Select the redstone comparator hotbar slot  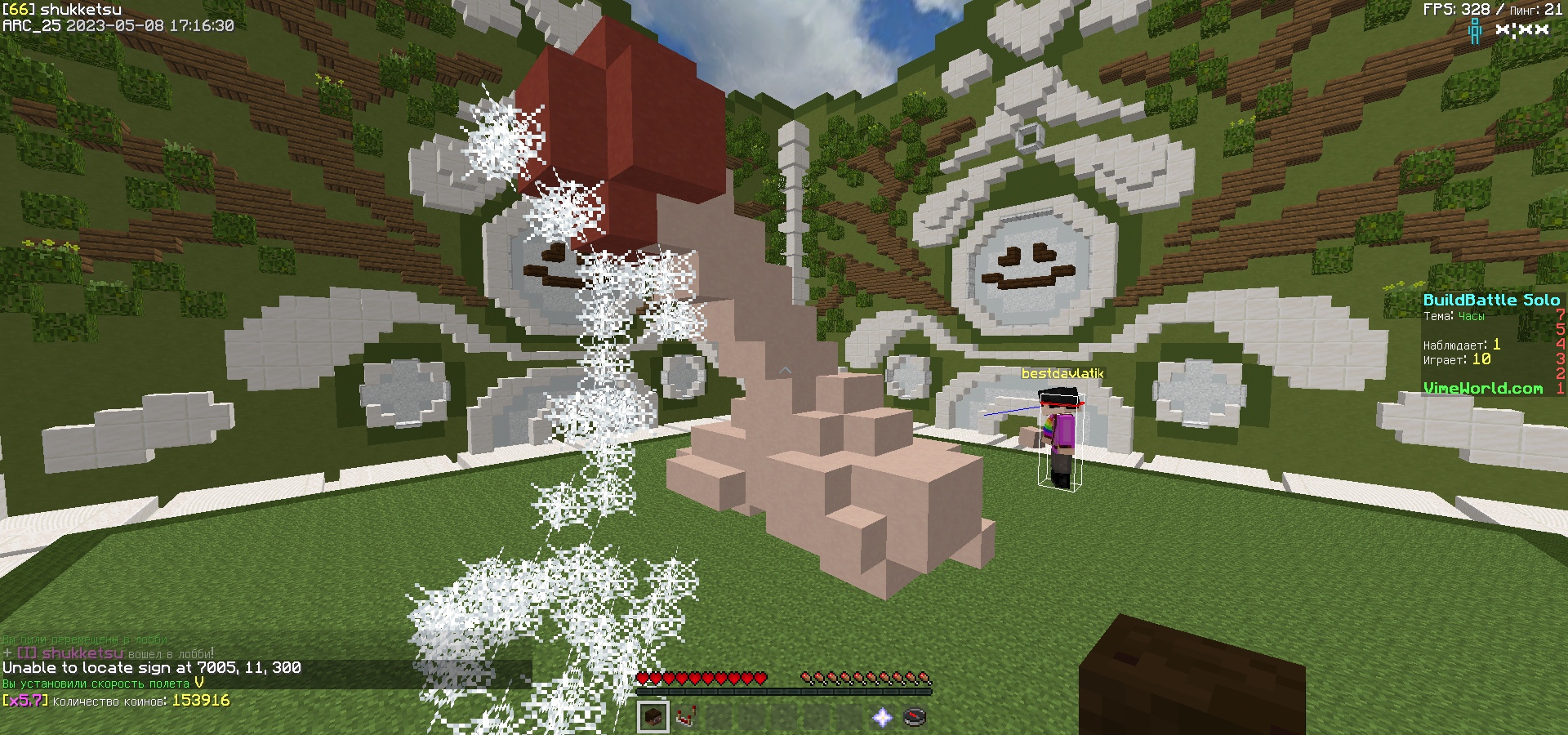[686, 717]
